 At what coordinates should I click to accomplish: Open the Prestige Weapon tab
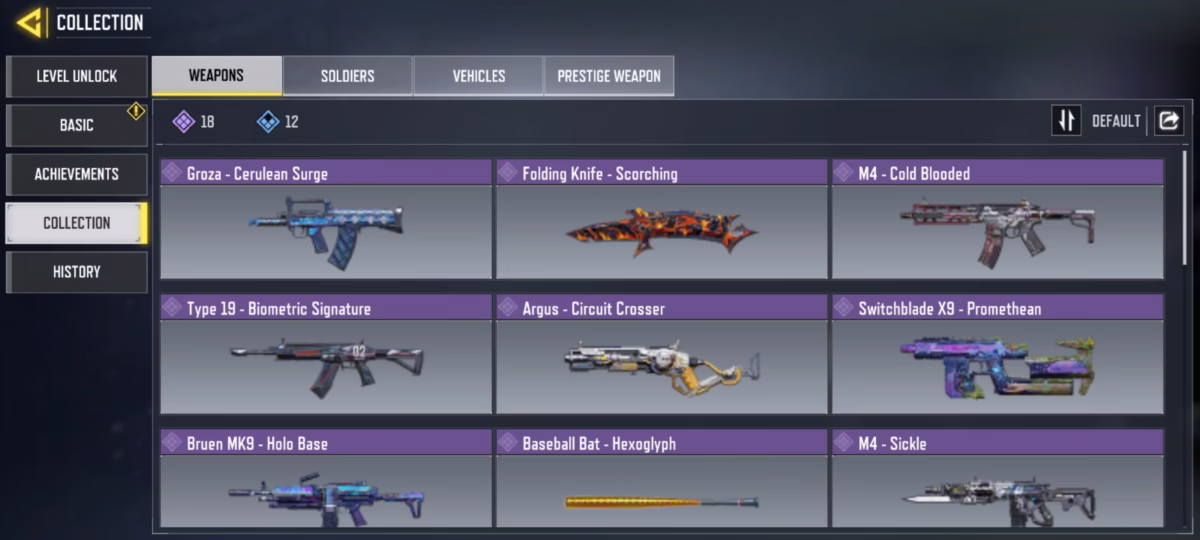609,76
